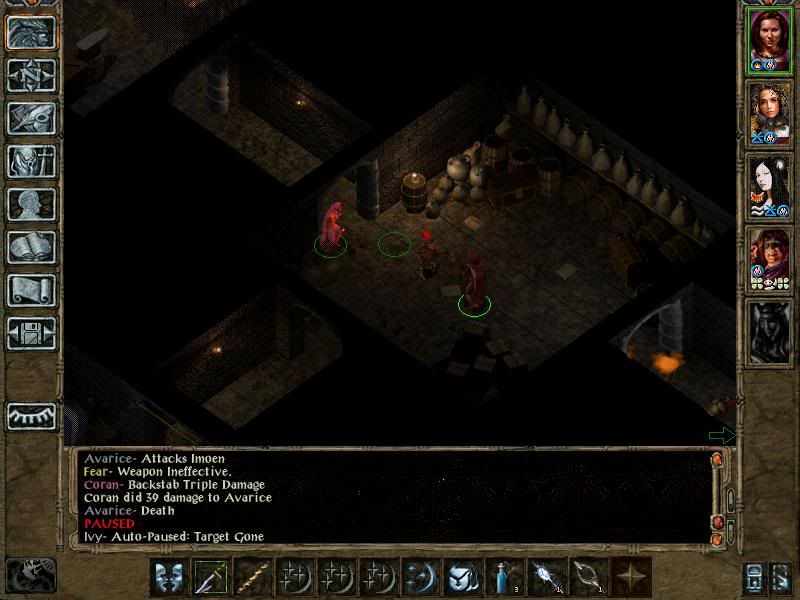Equip the highlighted sword weapon slot
The height and width of the screenshot is (600, 800).
[213, 577]
